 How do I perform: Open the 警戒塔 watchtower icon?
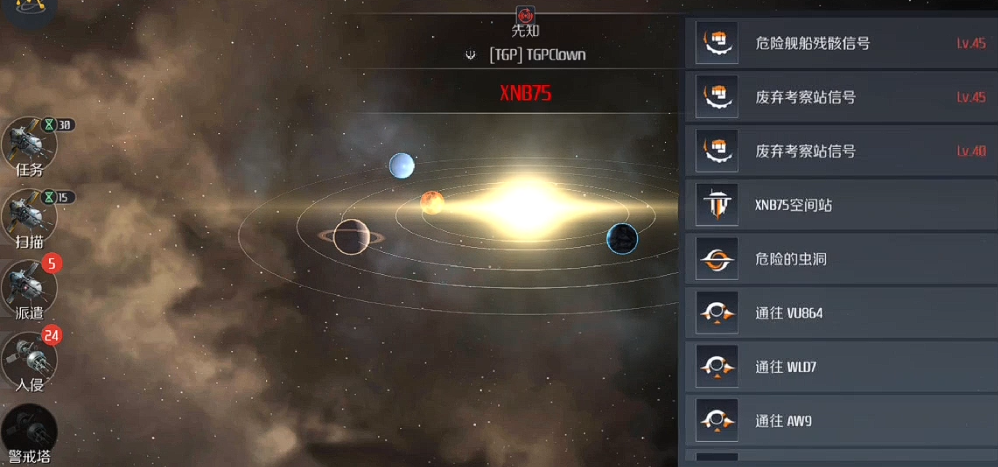click(x=29, y=432)
